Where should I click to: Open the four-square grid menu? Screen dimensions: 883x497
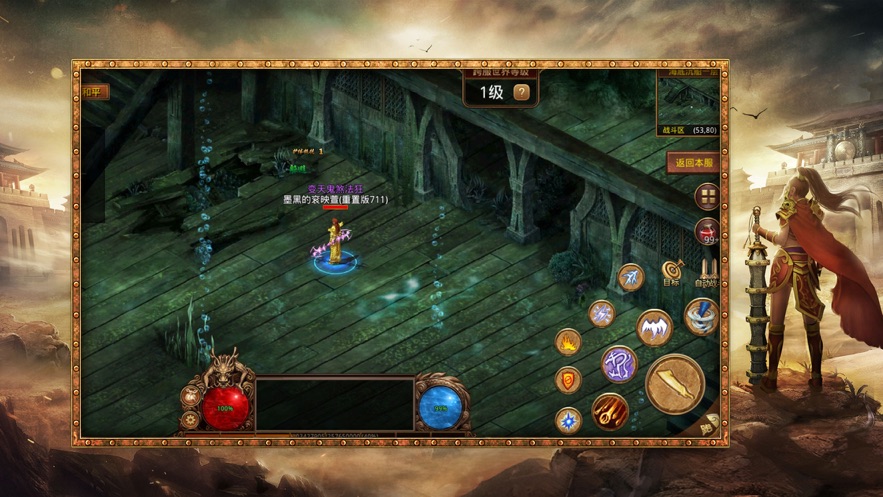click(x=707, y=196)
